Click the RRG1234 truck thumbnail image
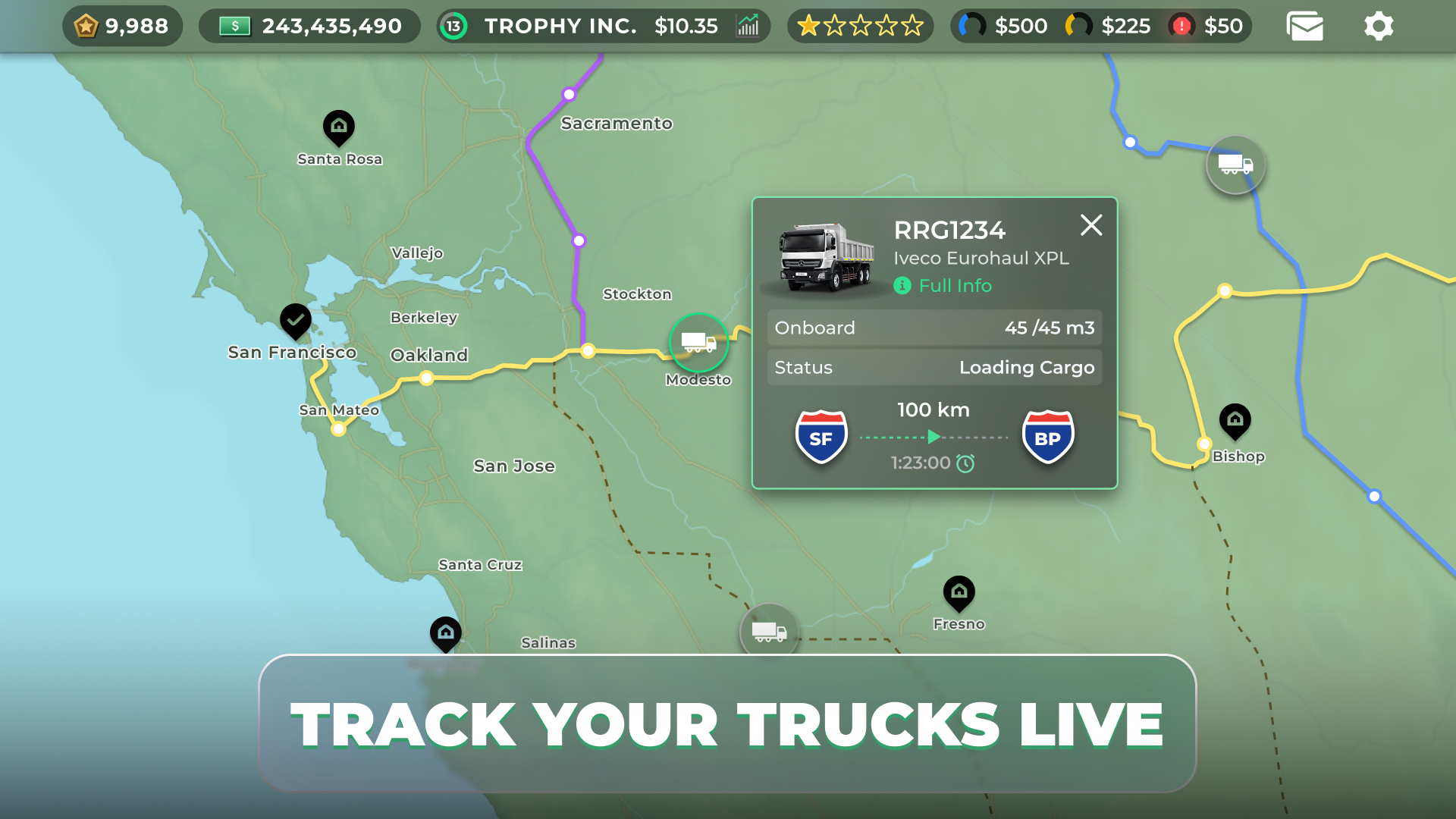 (x=825, y=258)
